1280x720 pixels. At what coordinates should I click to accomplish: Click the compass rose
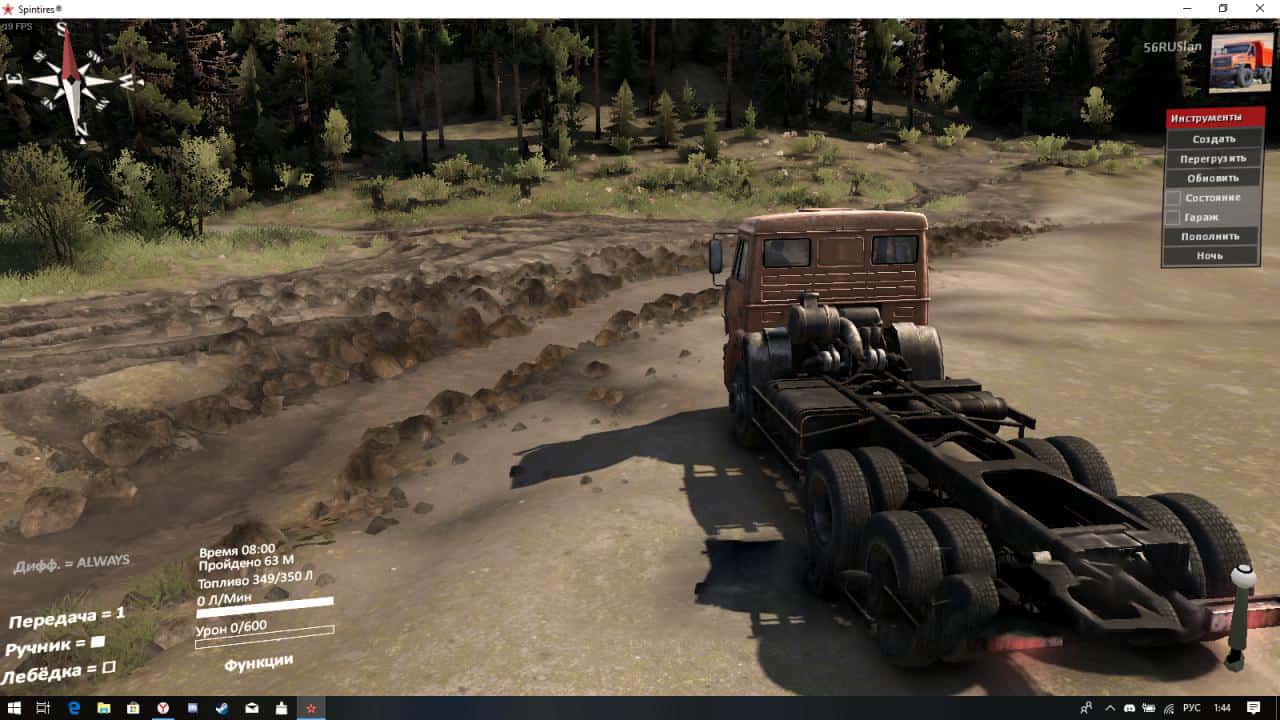(x=71, y=80)
